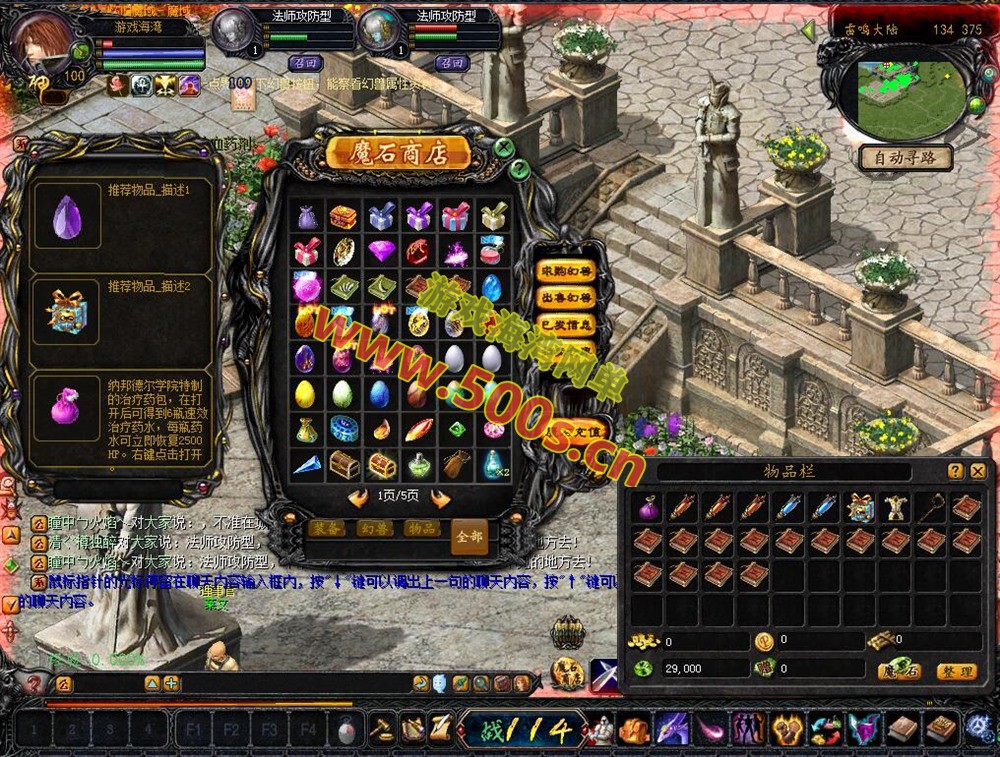Click the first 召回 pet recall button
This screenshot has width=1000, height=757.
click(x=304, y=62)
